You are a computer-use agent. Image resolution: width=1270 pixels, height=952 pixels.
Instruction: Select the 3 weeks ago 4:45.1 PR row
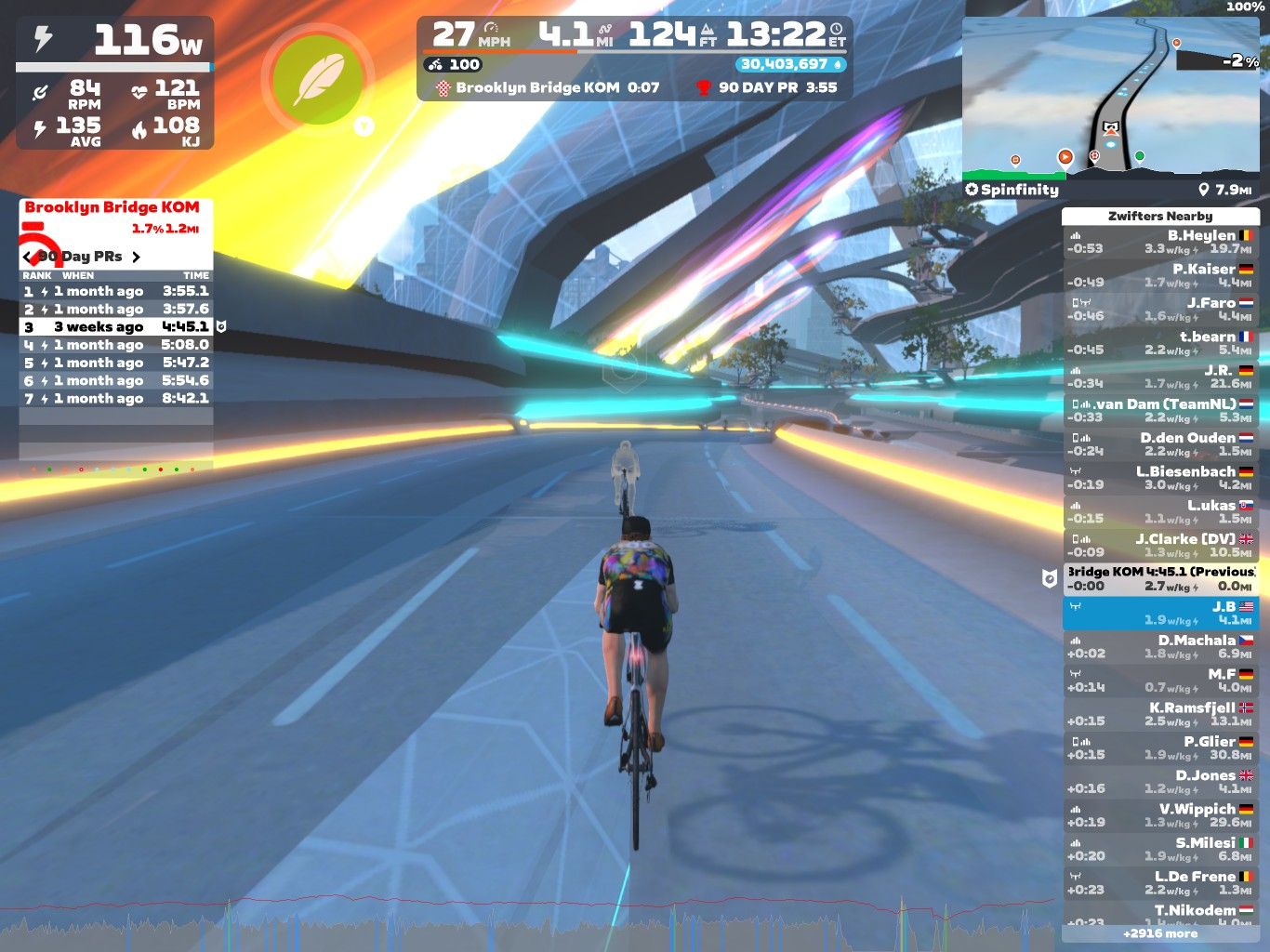(x=116, y=327)
